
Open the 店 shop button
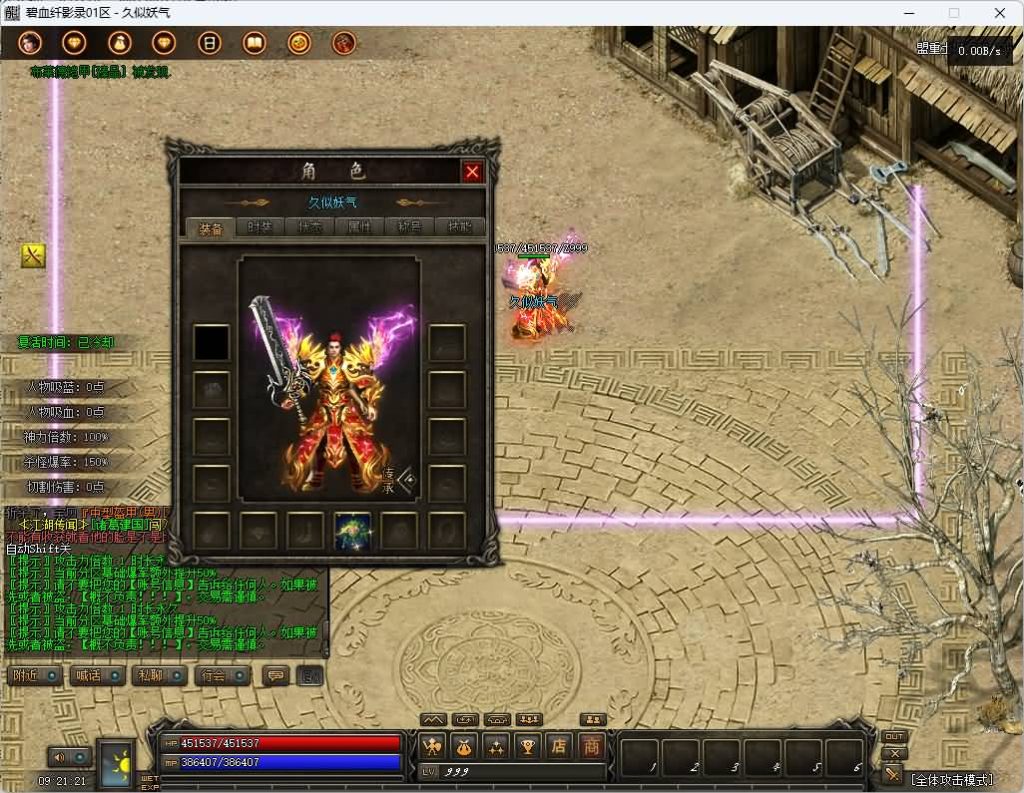[560, 745]
